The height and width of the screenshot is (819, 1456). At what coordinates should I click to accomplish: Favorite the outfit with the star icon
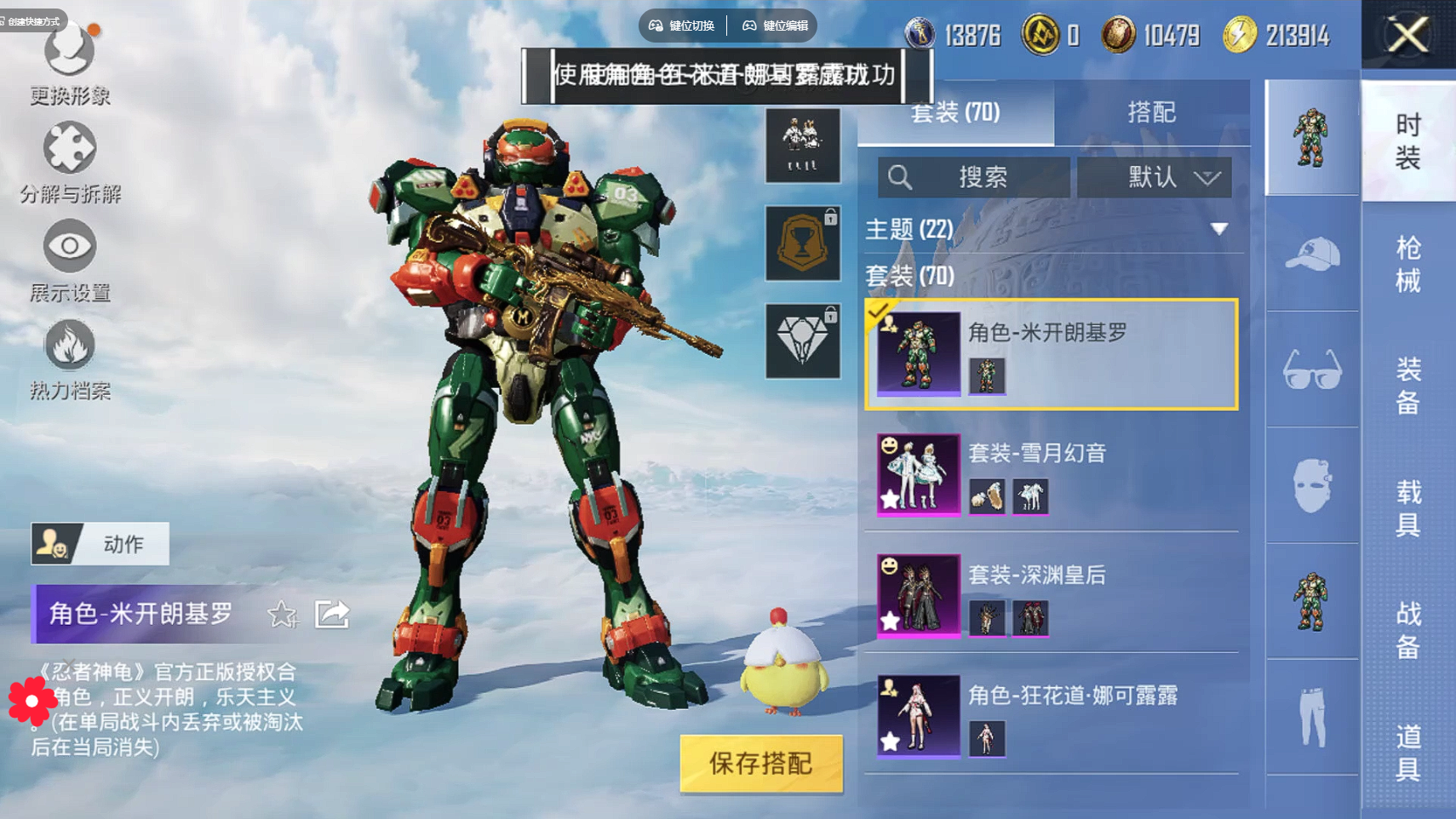coord(282,614)
